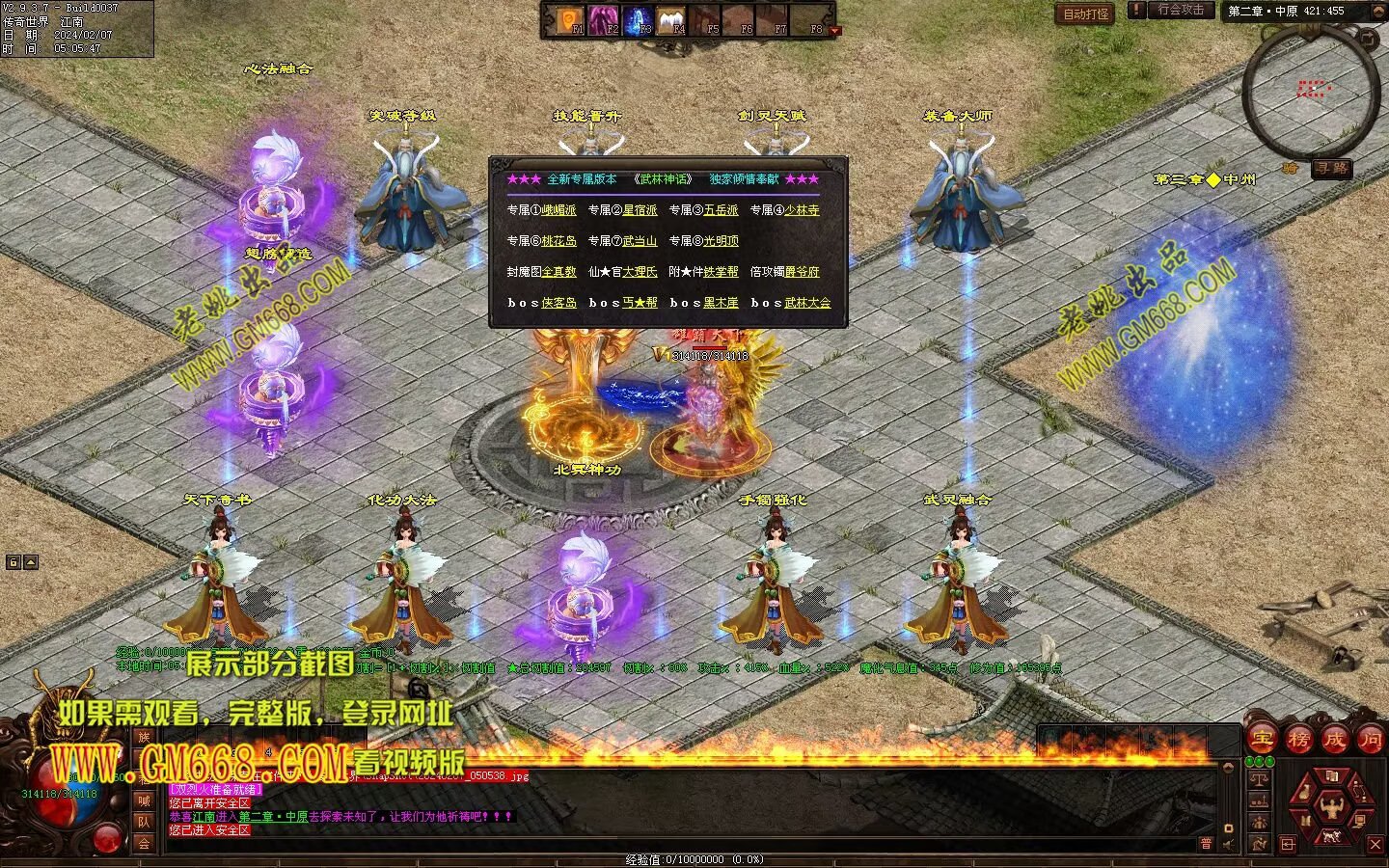Go to the 全真教 map

tap(558, 272)
